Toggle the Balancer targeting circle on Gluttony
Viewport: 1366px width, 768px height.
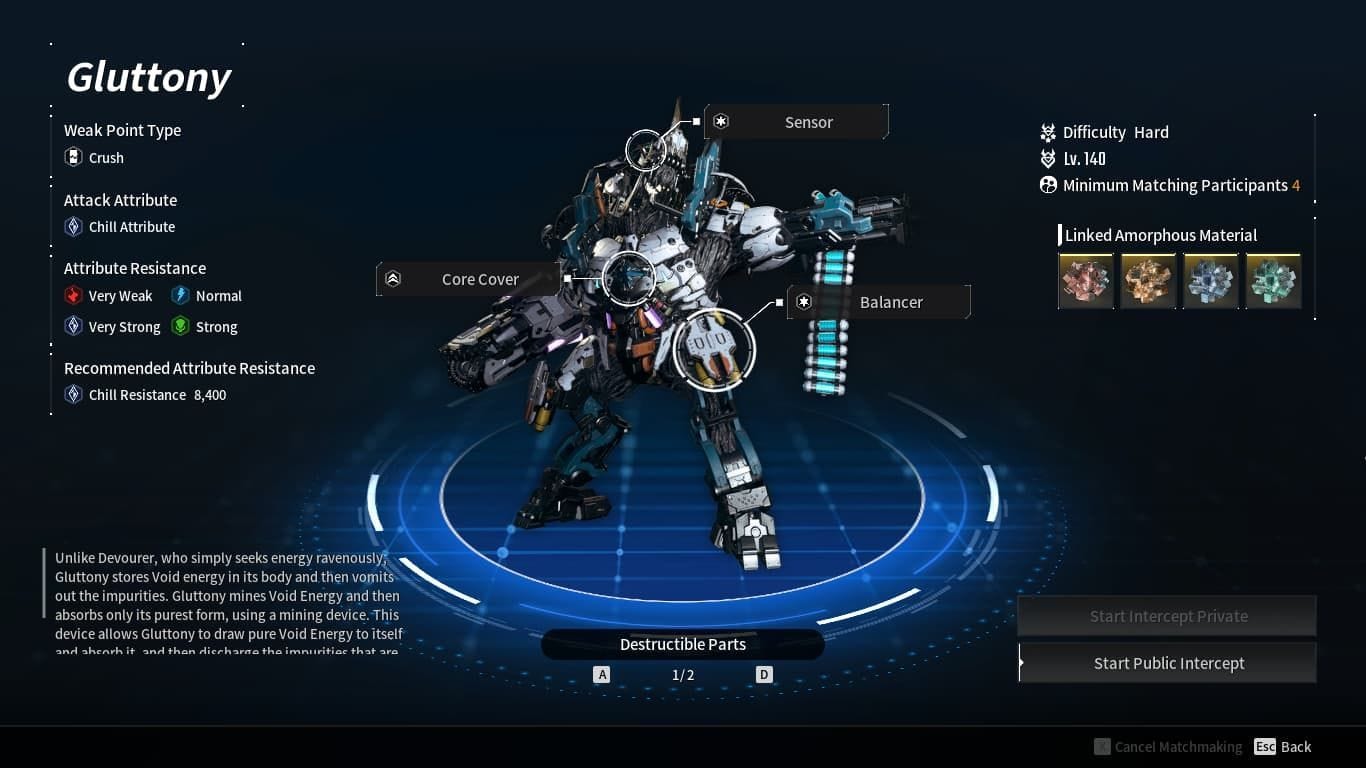pos(714,349)
